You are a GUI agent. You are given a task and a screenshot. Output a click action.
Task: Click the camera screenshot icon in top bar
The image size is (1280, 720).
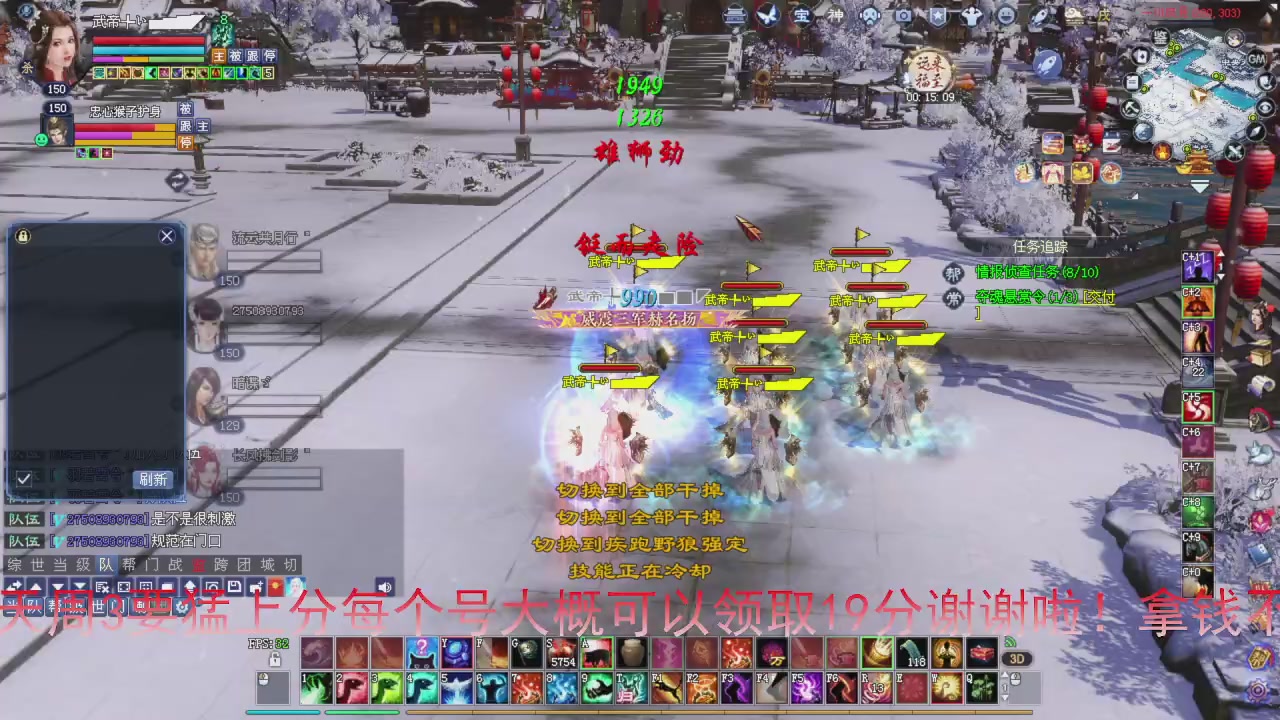(905, 15)
